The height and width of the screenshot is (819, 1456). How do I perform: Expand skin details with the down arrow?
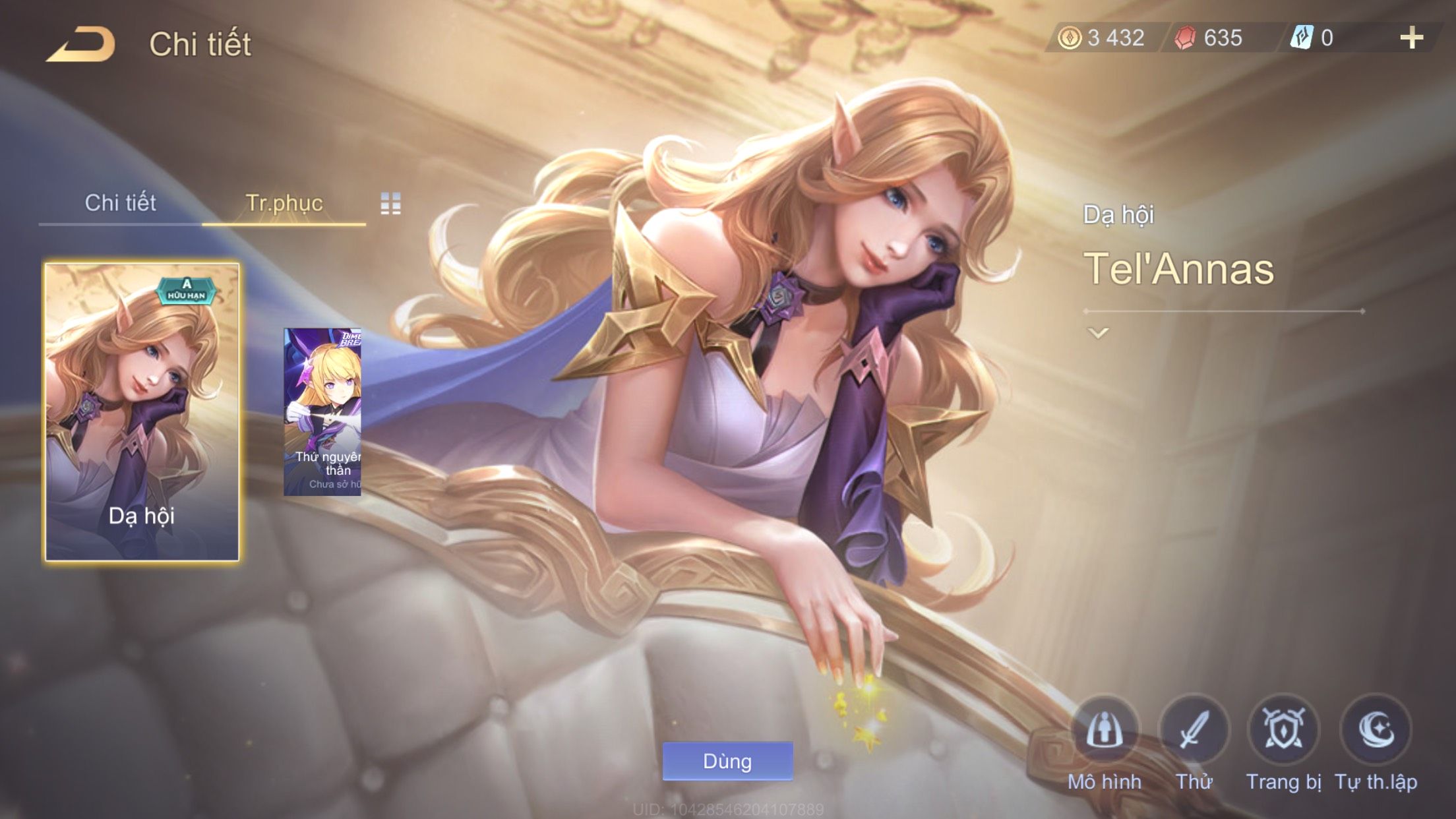1098,333
